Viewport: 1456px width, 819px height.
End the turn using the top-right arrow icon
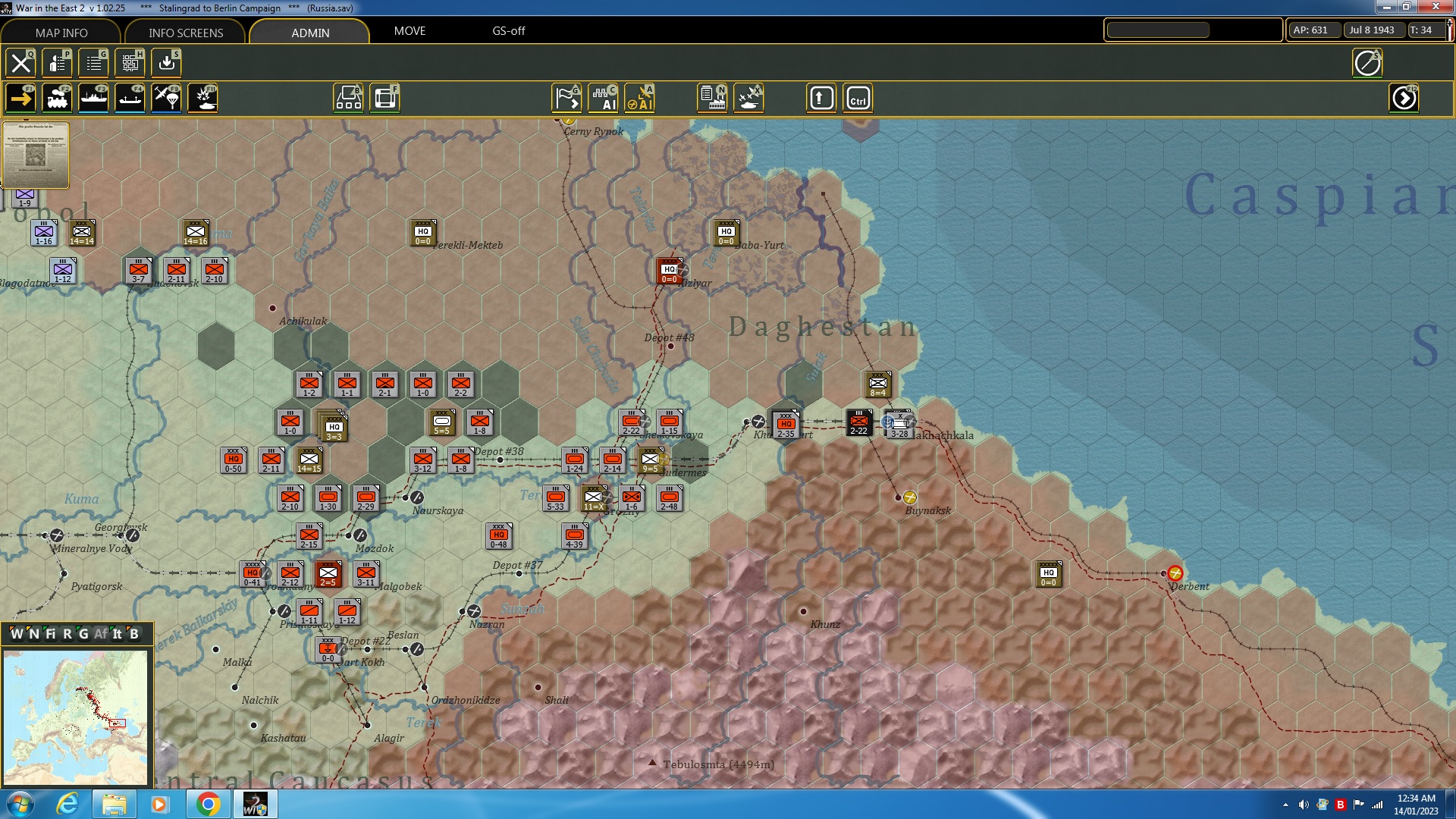(1404, 97)
